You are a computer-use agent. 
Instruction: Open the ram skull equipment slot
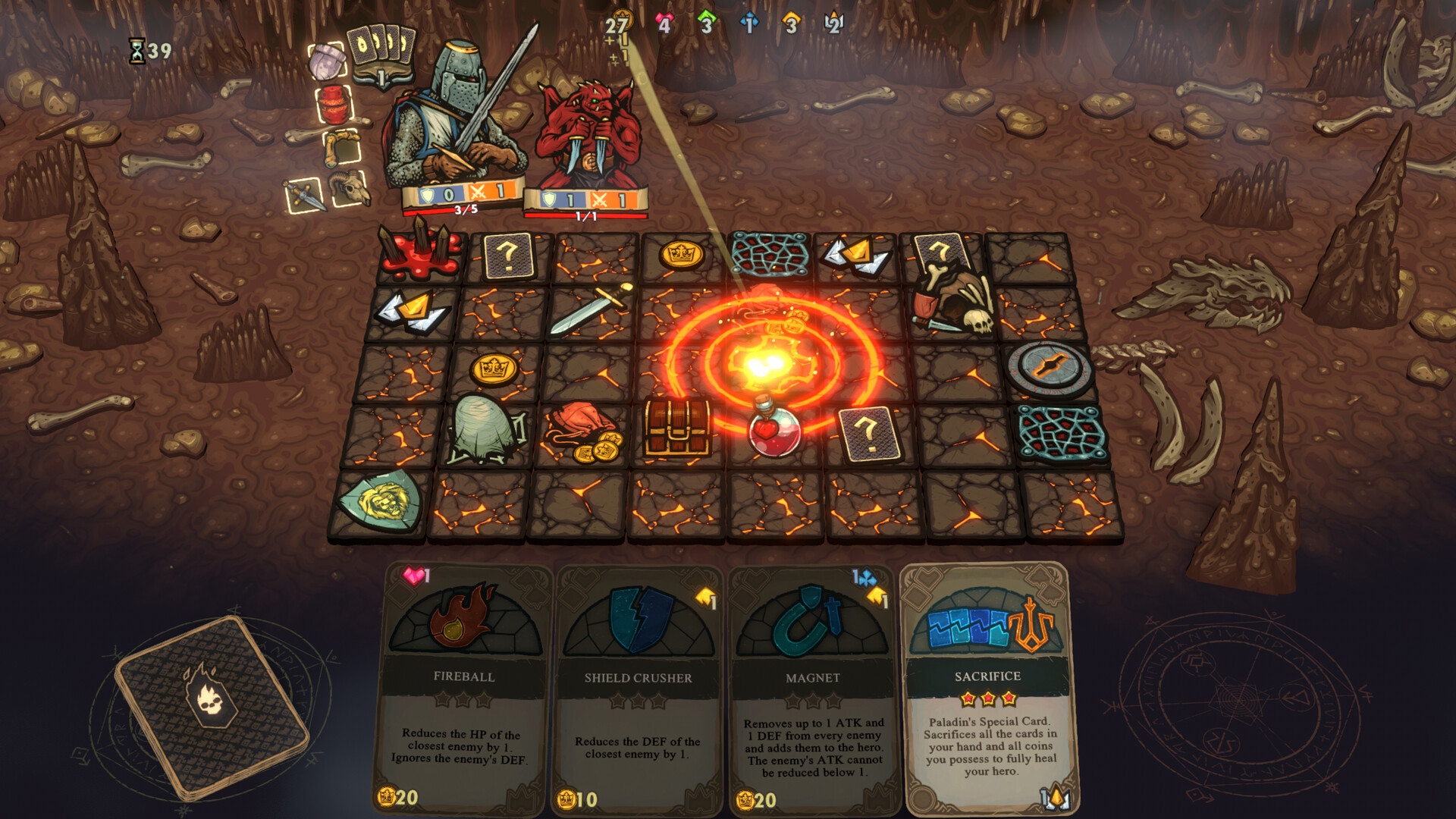349,187
